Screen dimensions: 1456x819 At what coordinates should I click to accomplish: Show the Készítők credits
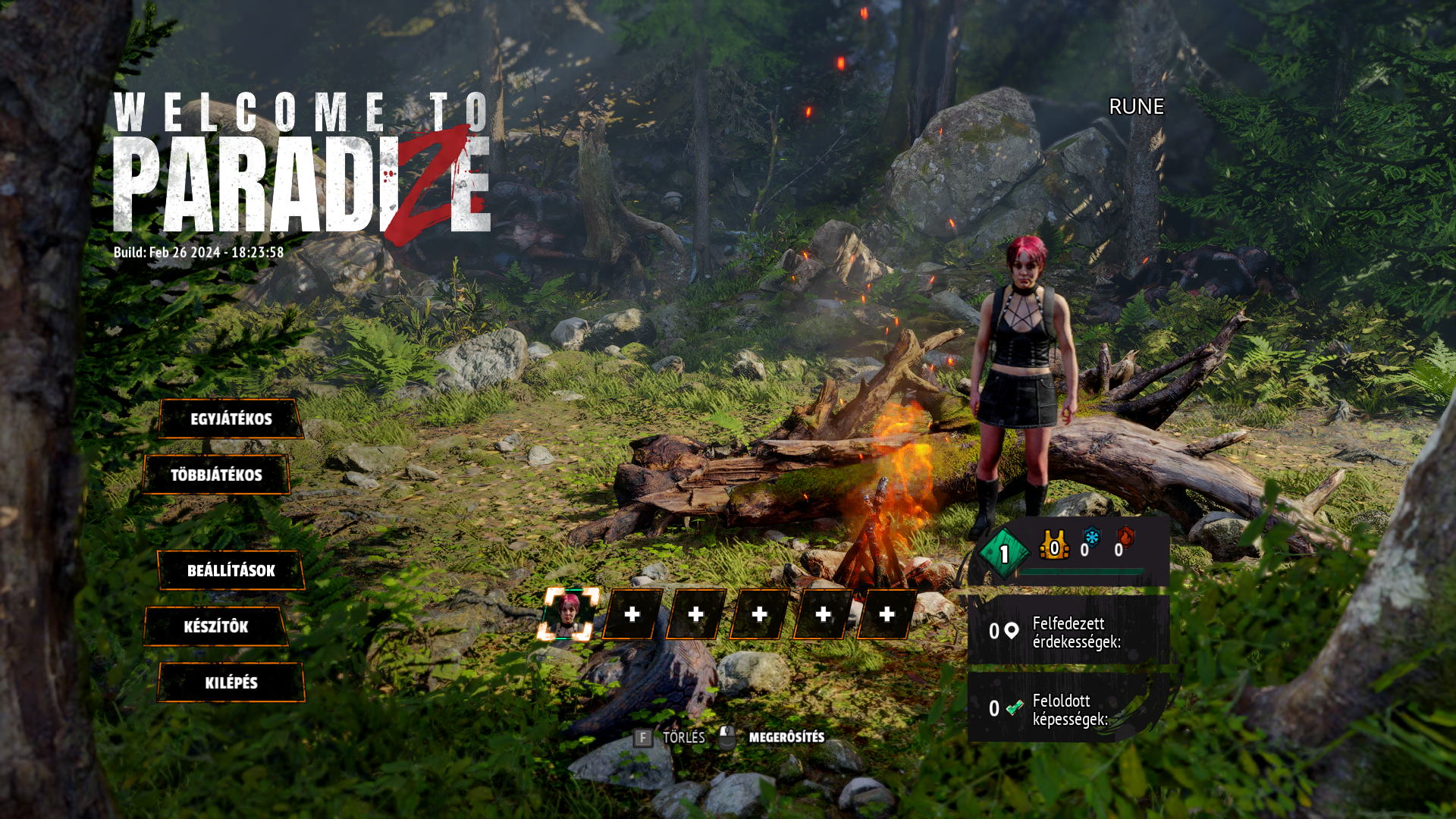(x=216, y=627)
